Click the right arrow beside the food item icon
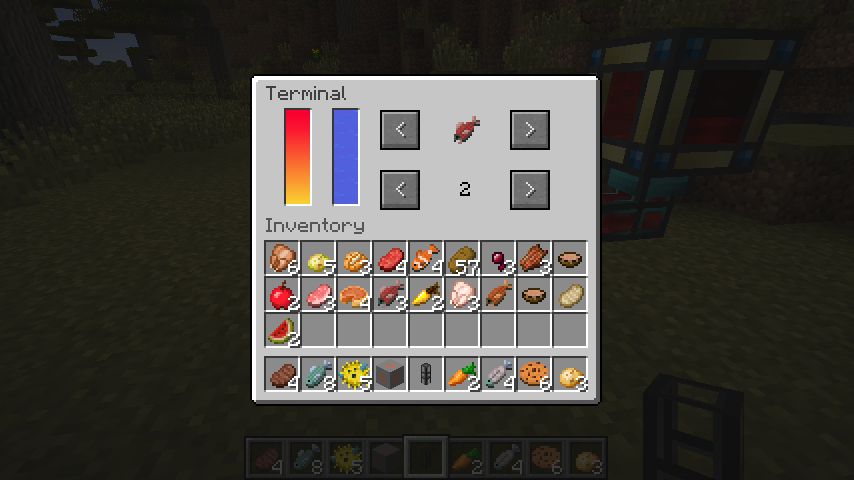 (530, 129)
